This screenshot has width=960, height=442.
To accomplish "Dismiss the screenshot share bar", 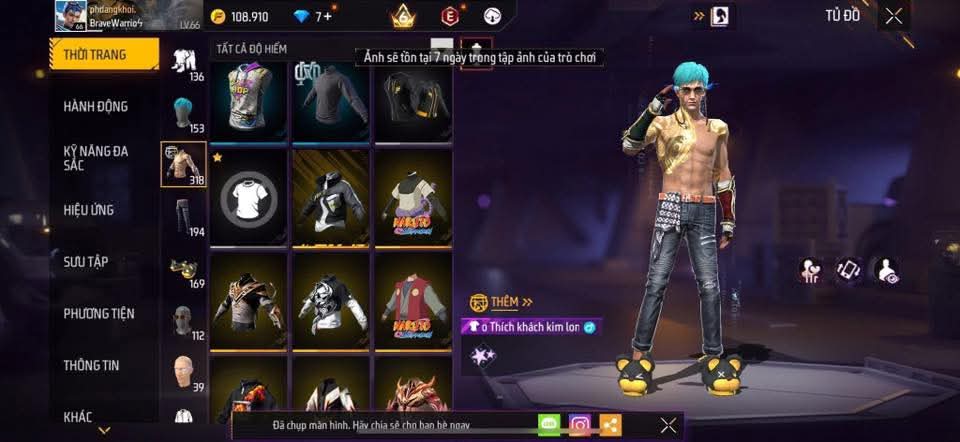I will (x=668, y=425).
